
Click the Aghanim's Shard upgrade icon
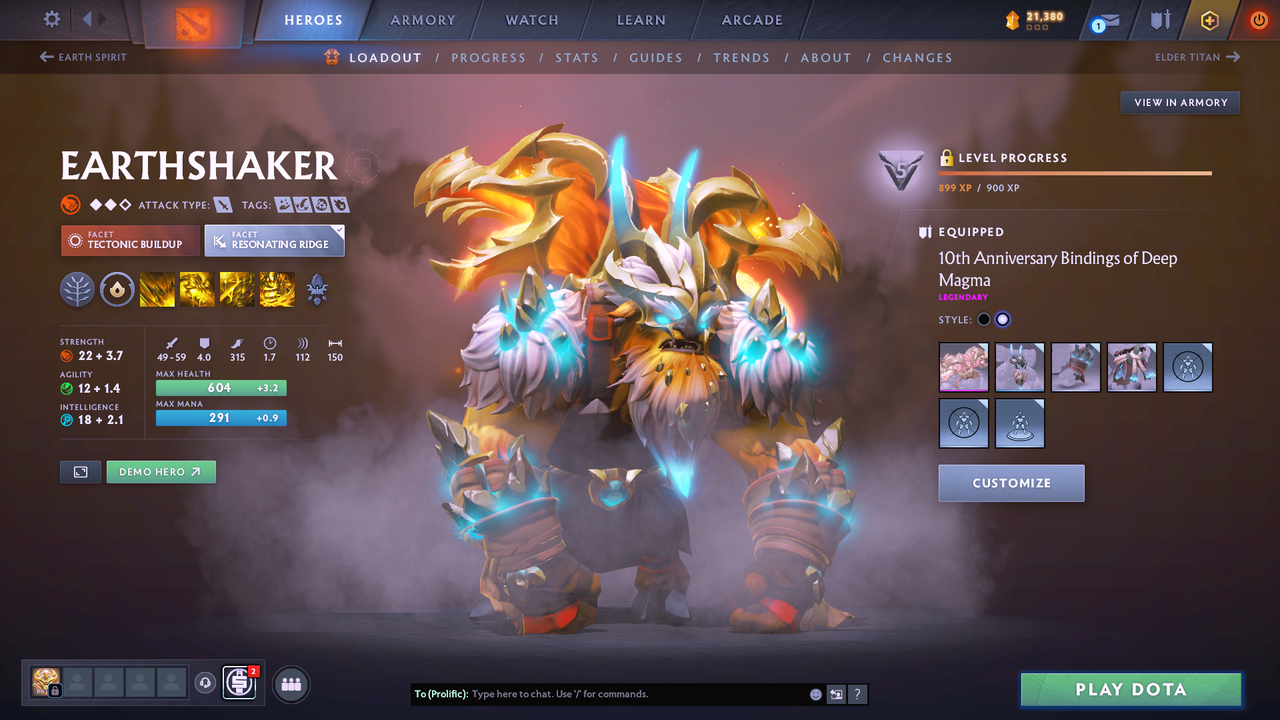pos(316,290)
